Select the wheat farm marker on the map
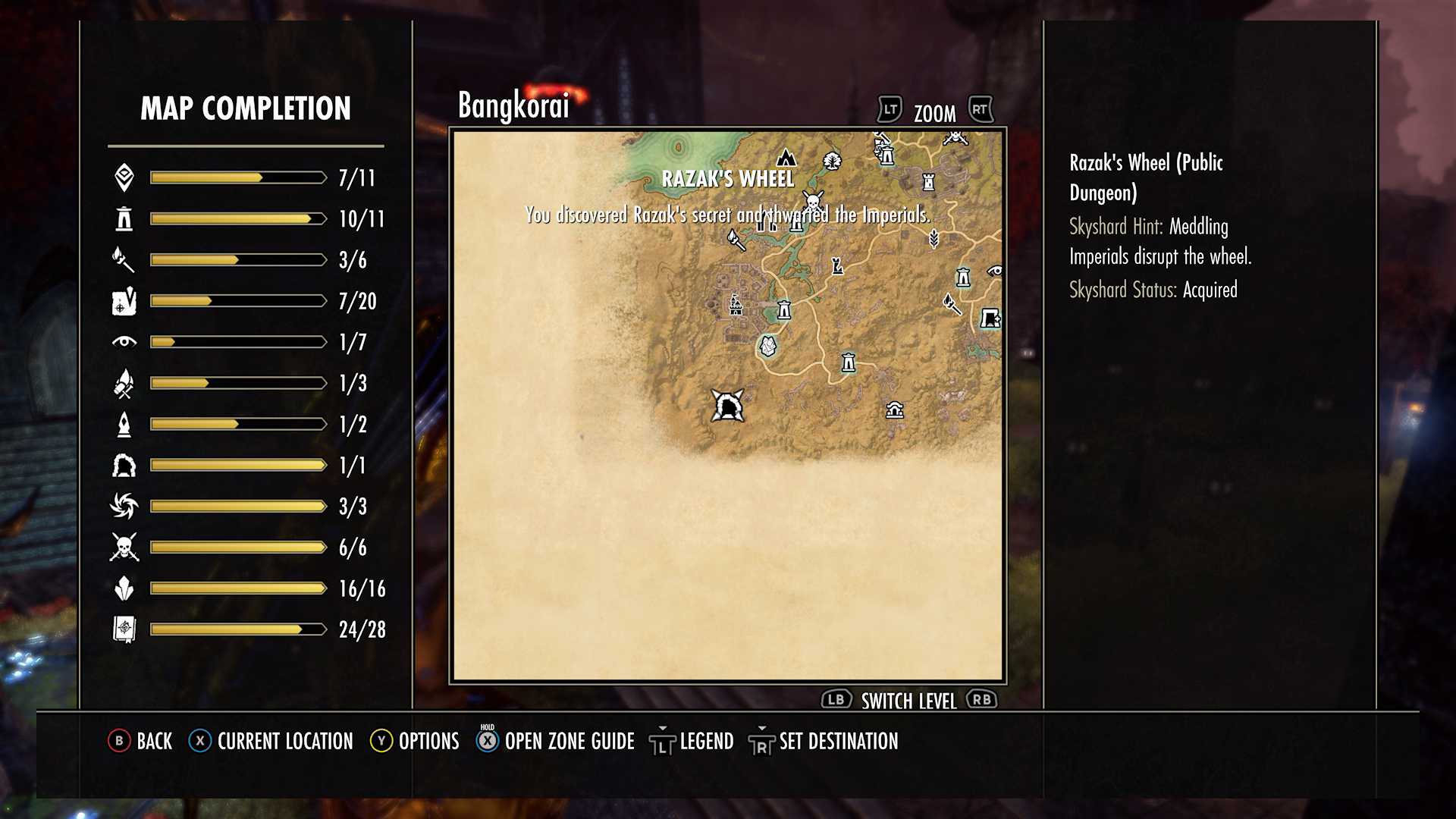Viewport: 1456px width, 819px height. click(934, 239)
